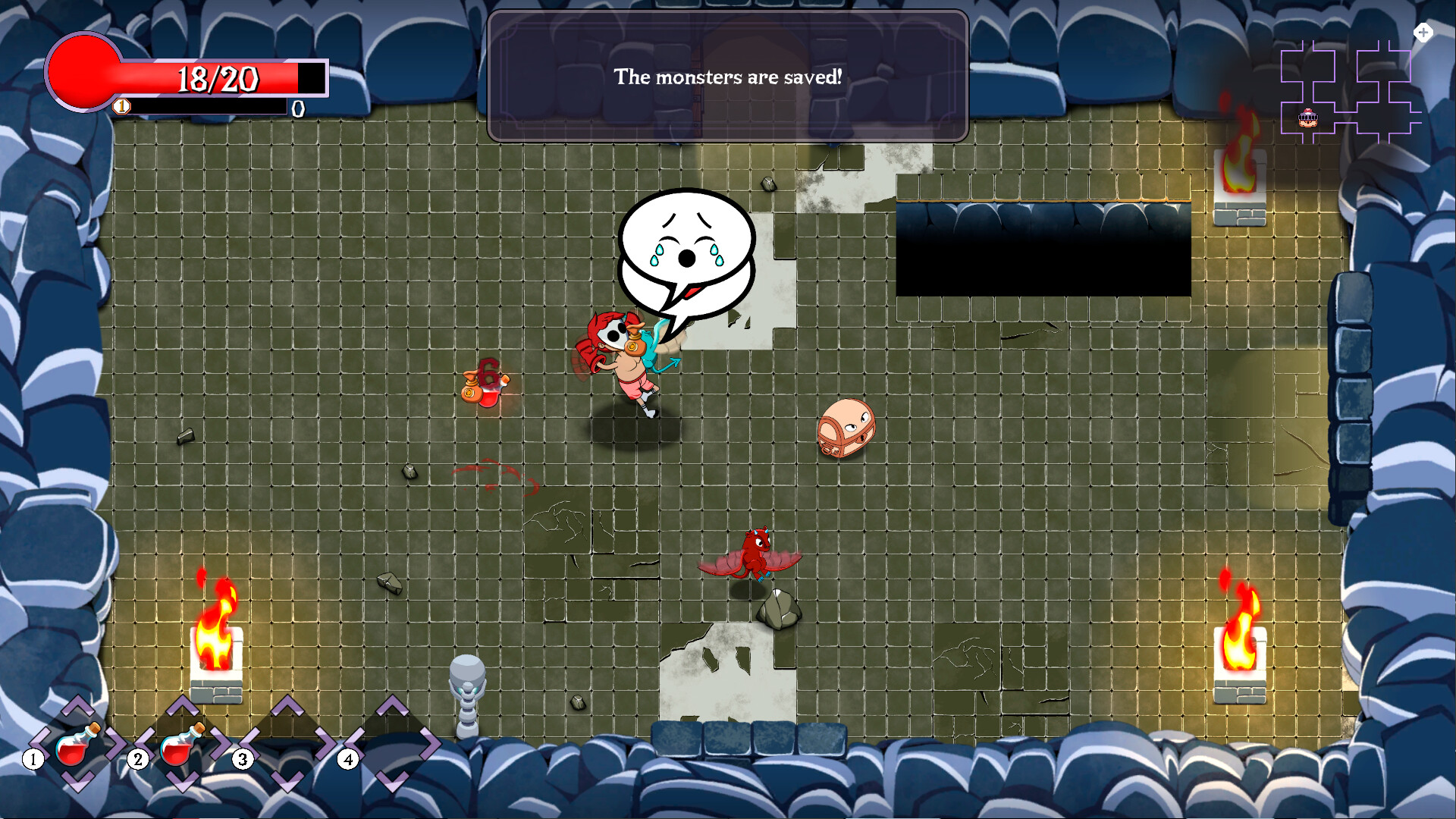This screenshot has height=819, width=1456.
Task: Click the plus icon above the minimap
Action: click(1423, 33)
